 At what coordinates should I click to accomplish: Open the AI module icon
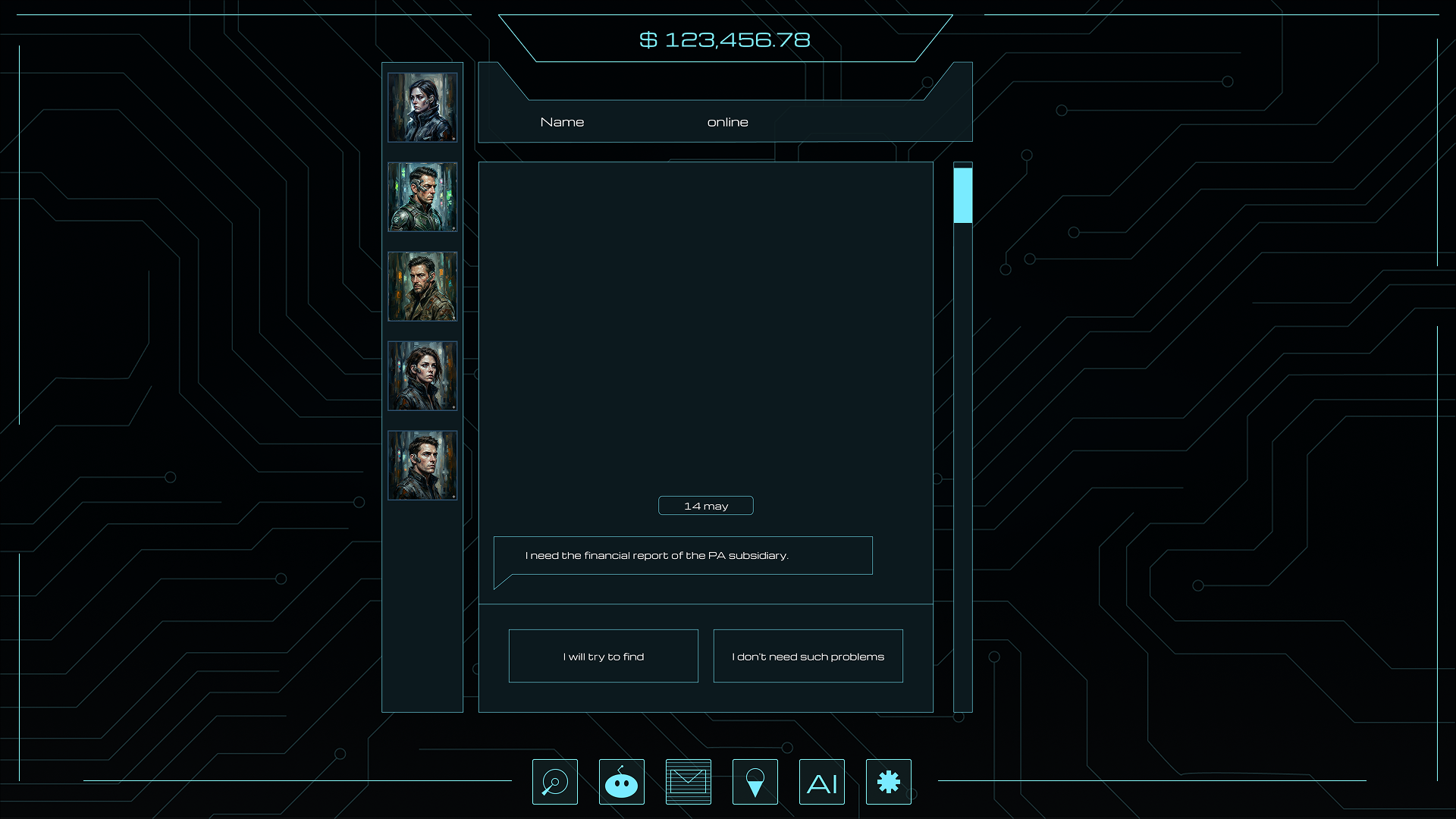point(821,781)
